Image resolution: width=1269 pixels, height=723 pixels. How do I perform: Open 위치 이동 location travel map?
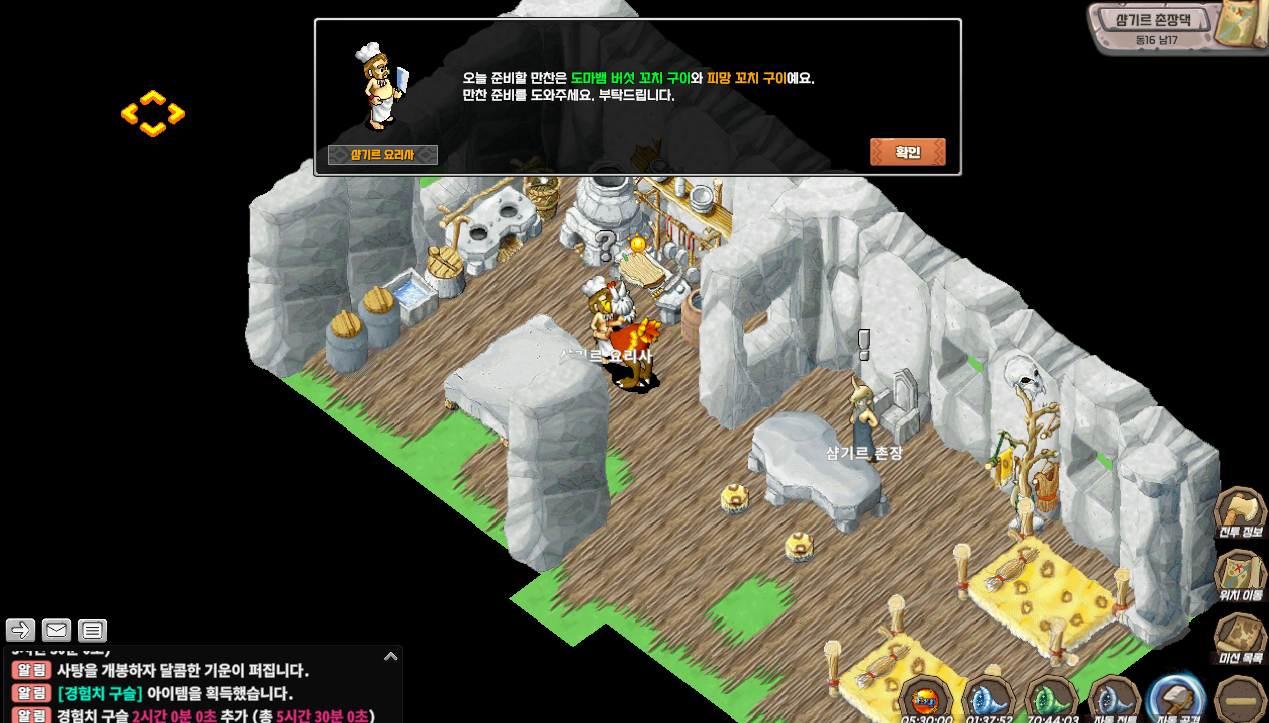tap(1240, 576)
